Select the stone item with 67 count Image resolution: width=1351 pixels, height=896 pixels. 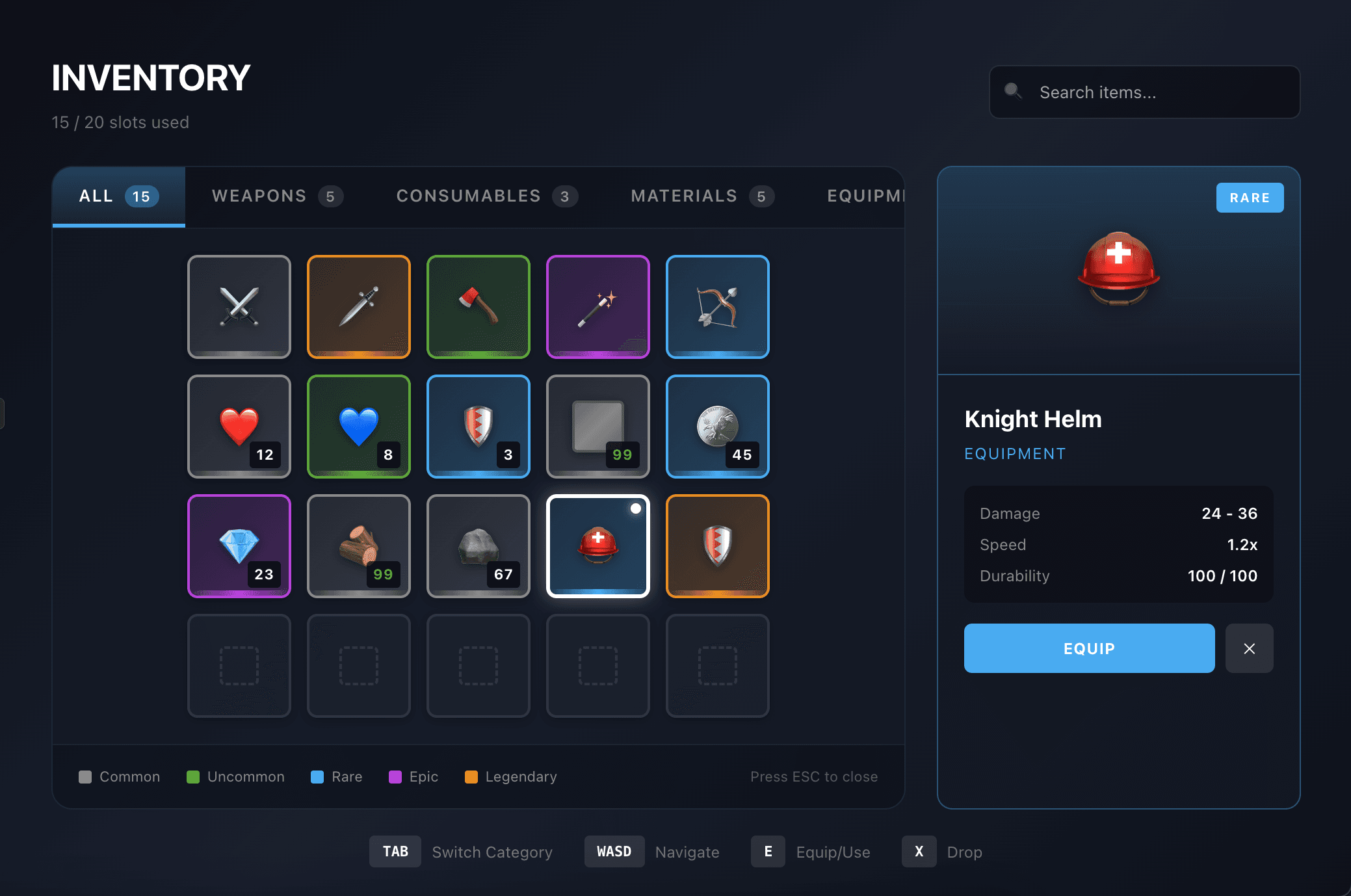[478, 546]
